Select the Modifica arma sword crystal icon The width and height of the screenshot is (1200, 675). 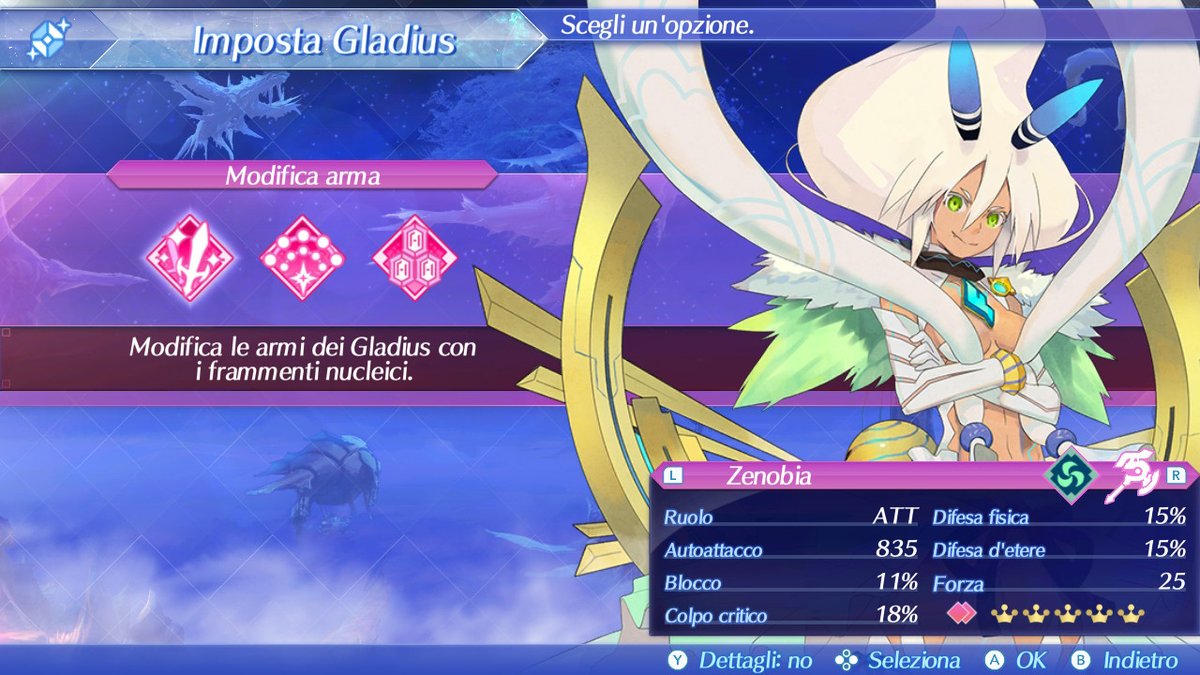[x=189, y=258]
